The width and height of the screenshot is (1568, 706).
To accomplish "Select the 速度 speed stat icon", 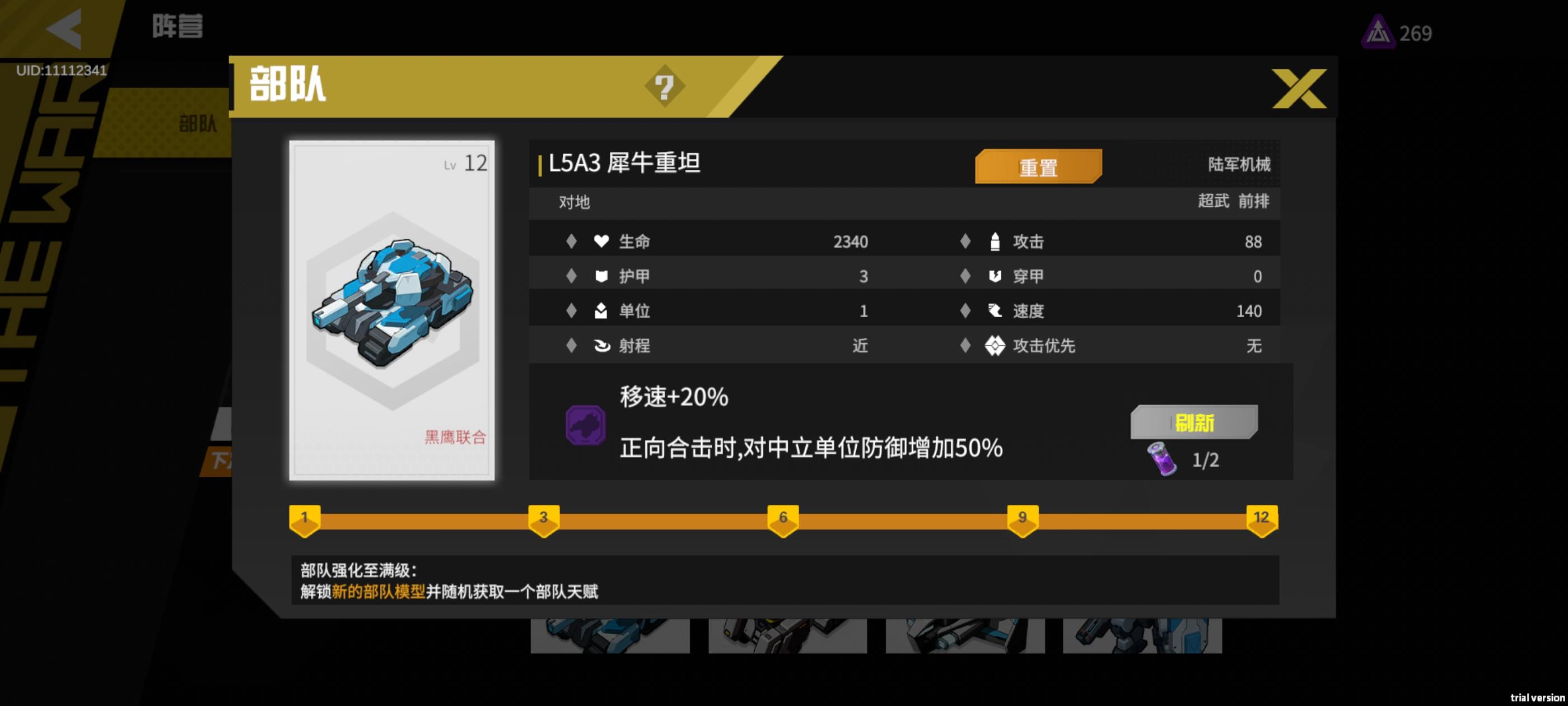I will coord(996,310).
